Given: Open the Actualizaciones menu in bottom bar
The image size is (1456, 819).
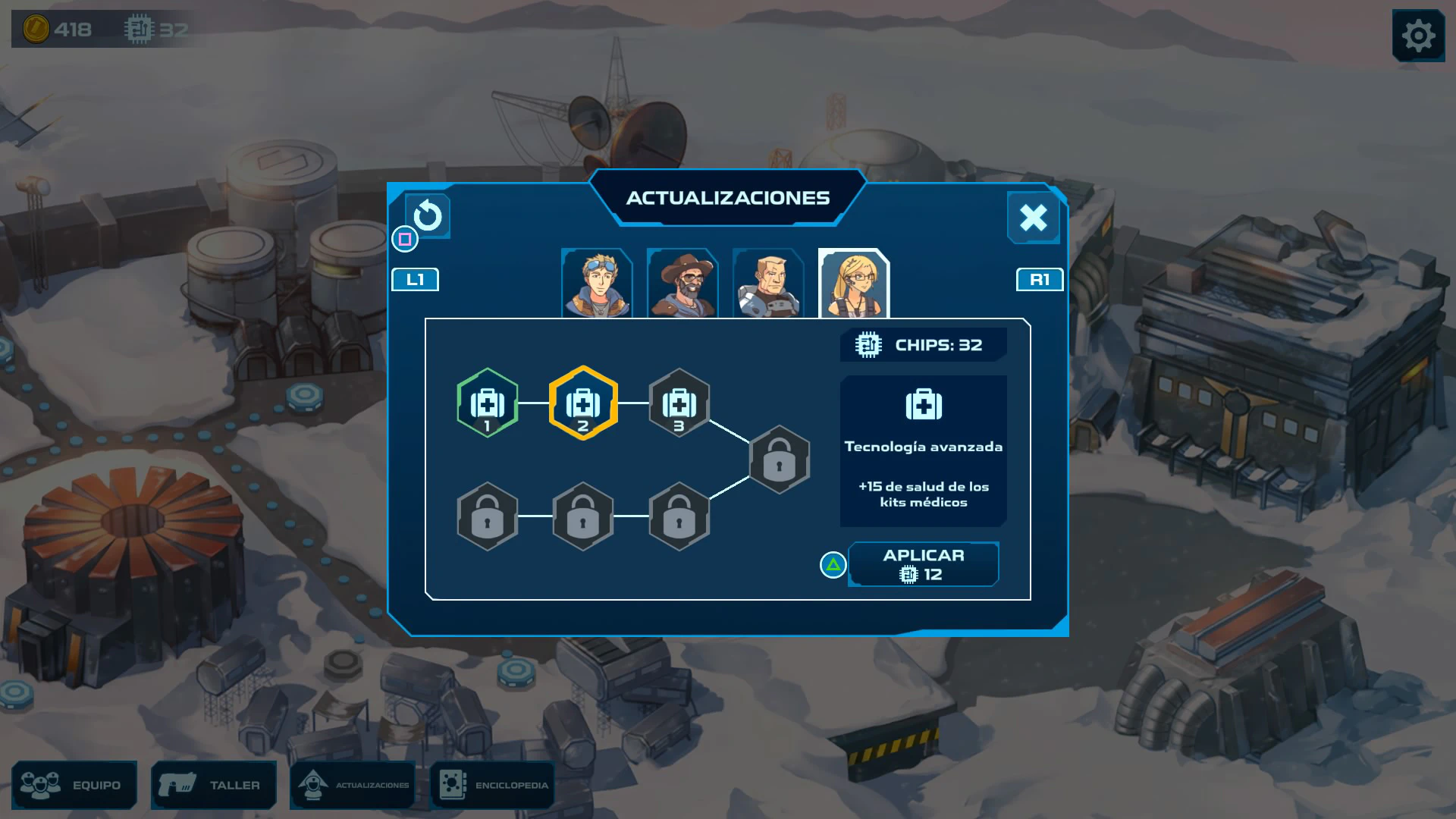Looking at the screenshot, I should pyautogui.click(x=353, y=785).
